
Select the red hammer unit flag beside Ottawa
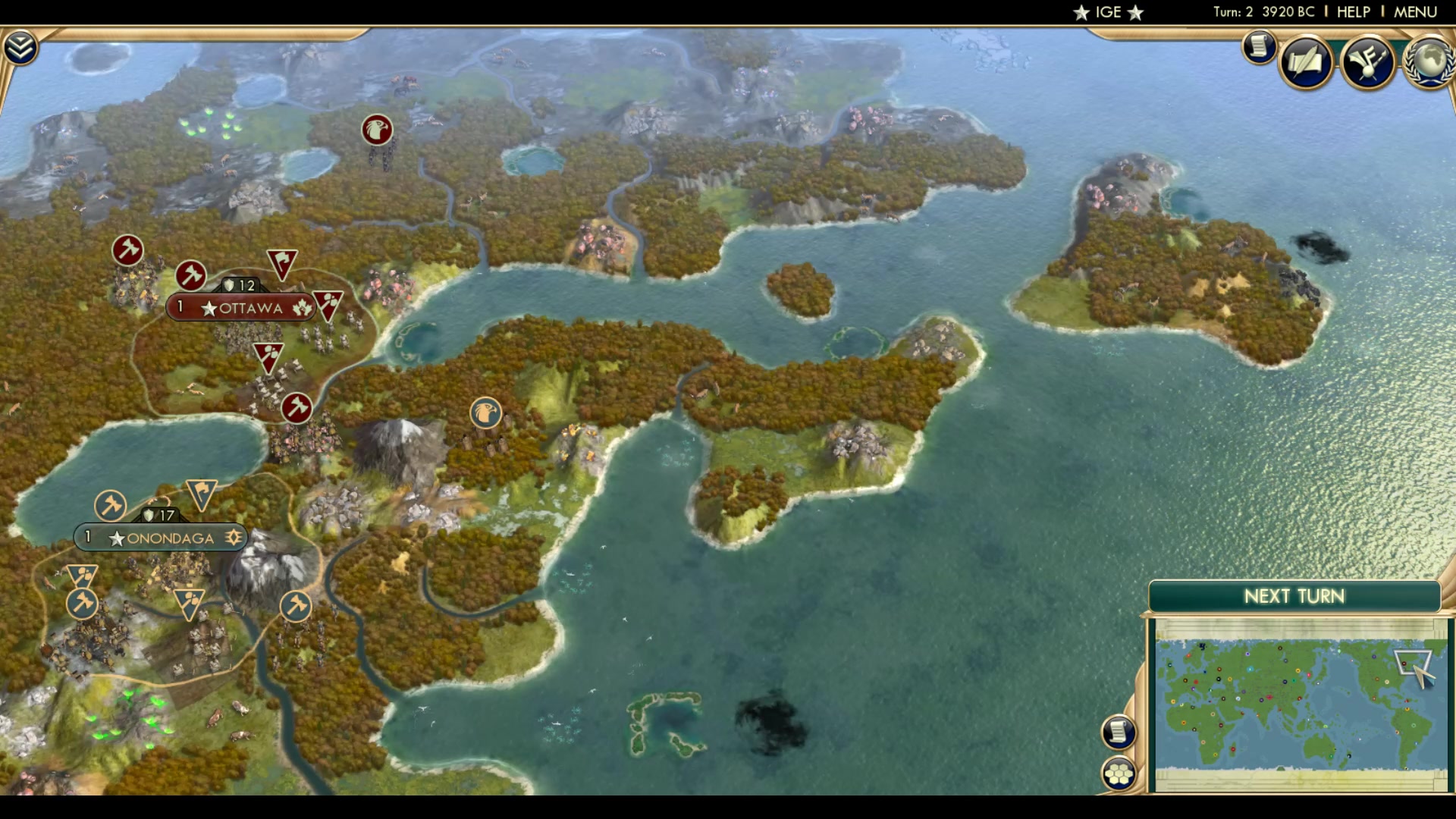click(x=190, y=276)
